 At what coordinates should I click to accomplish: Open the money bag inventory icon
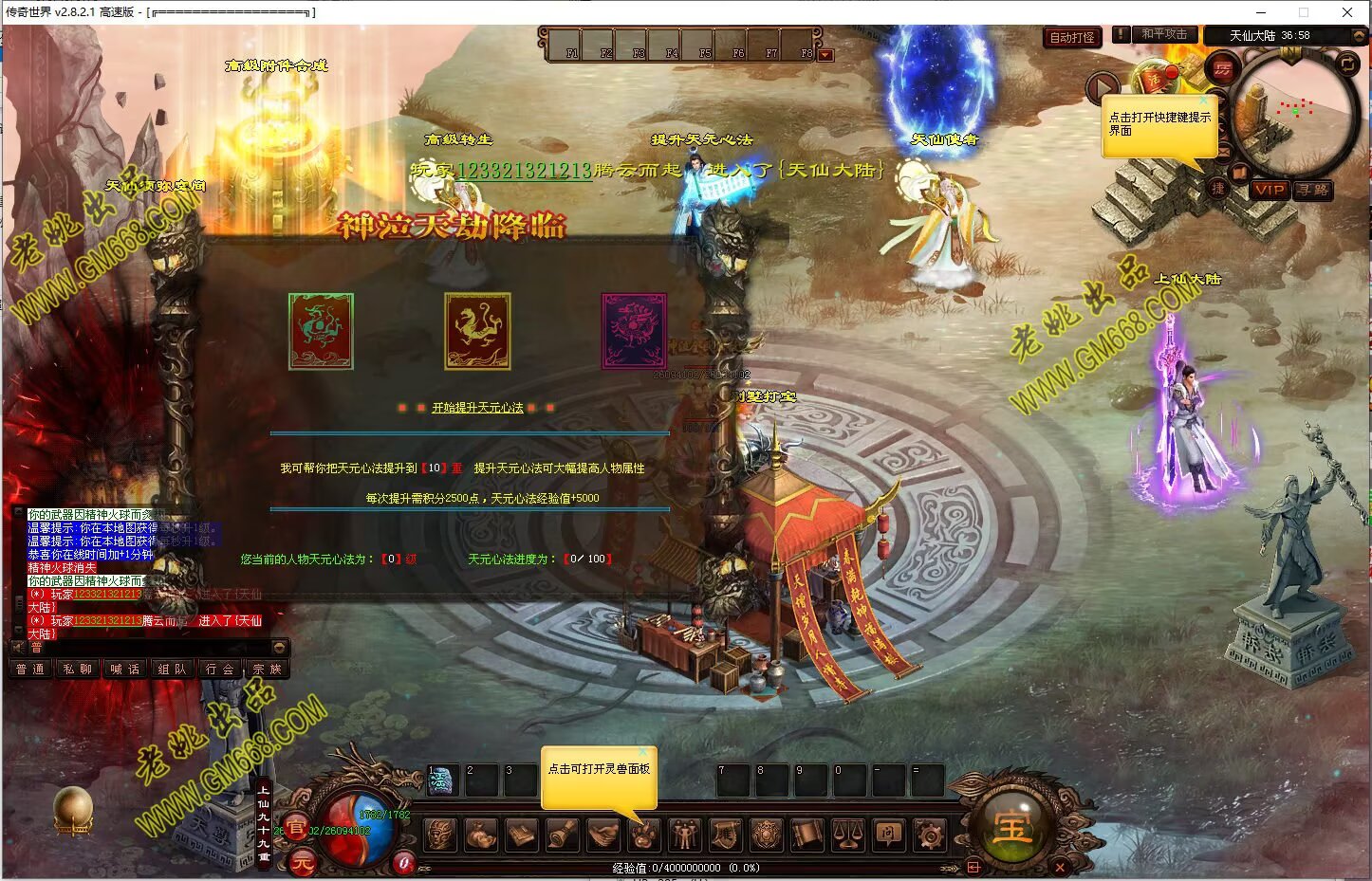480,835
